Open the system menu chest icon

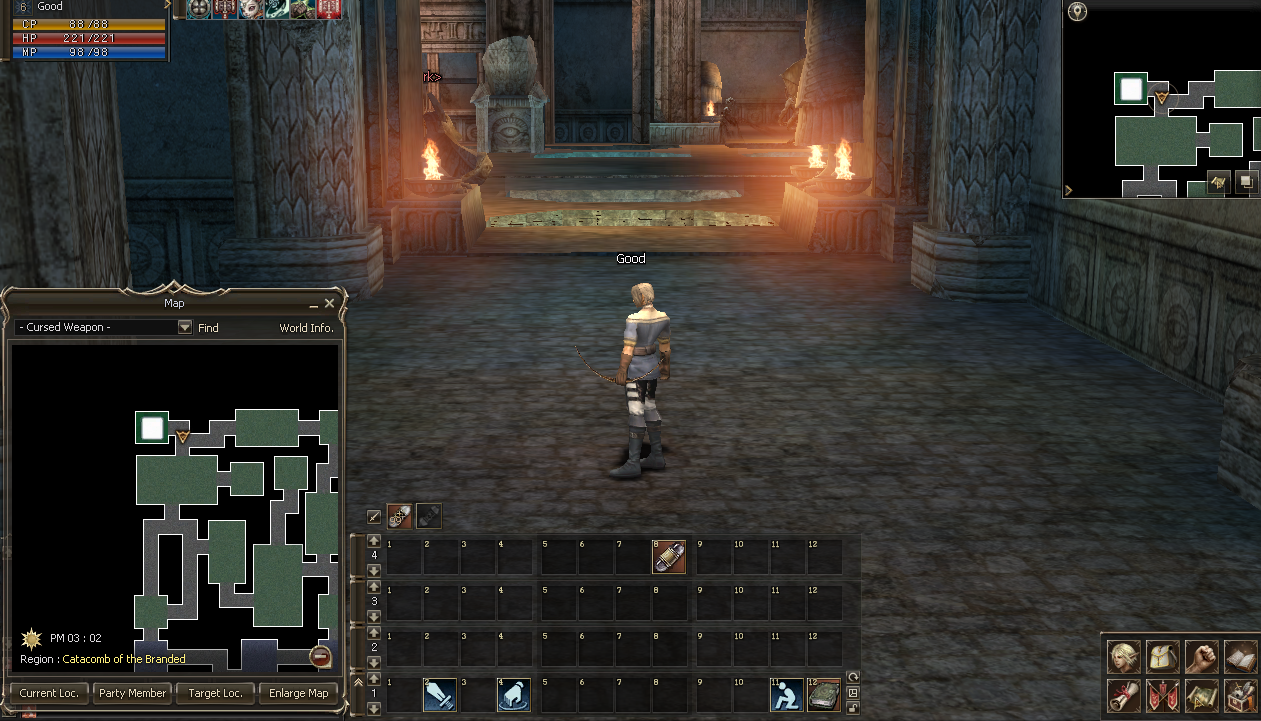[x=1240, y=694]
